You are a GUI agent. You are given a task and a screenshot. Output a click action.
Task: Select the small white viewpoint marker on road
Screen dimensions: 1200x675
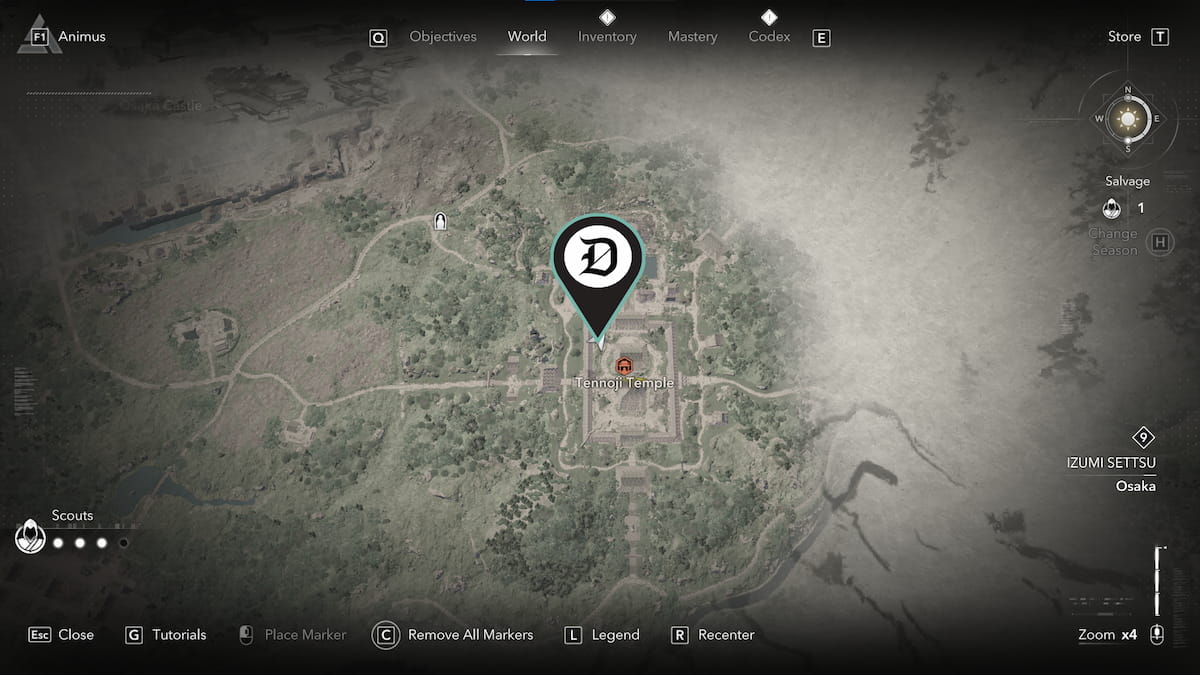pyautogui.click(x=439, y=222)
